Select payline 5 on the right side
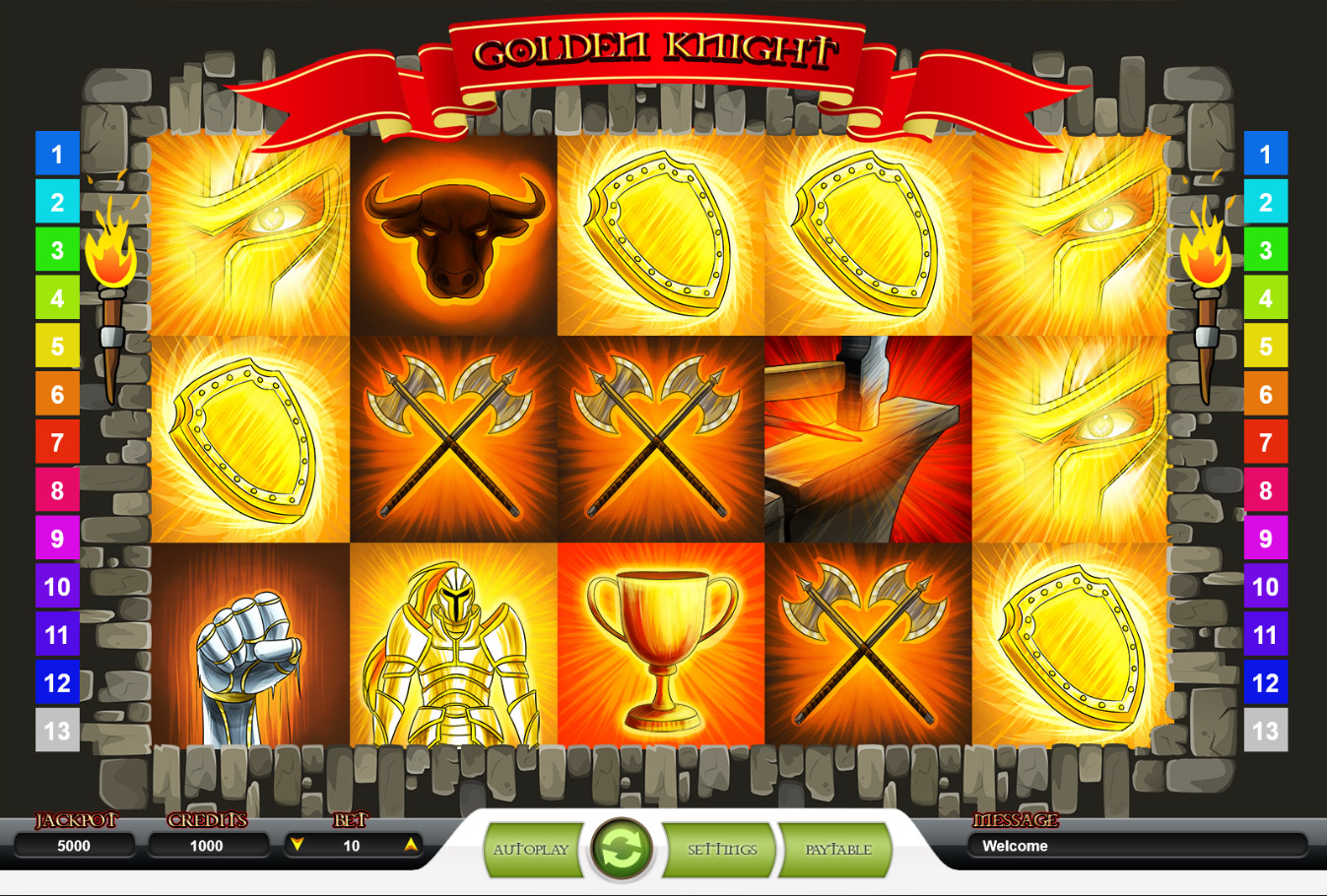Screen dimensions: 1327x896 click(x=1267, y=347)
